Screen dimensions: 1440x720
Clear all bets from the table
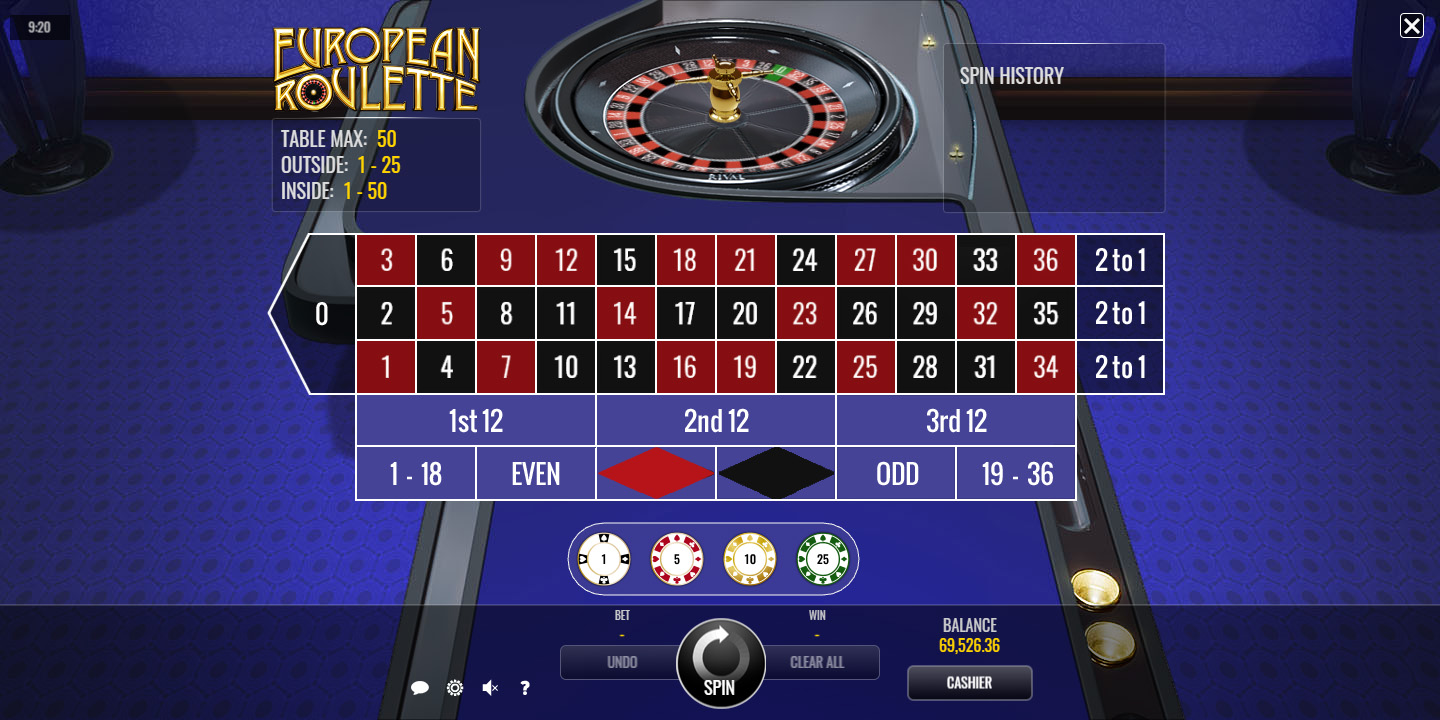click(x=818, y=662)
